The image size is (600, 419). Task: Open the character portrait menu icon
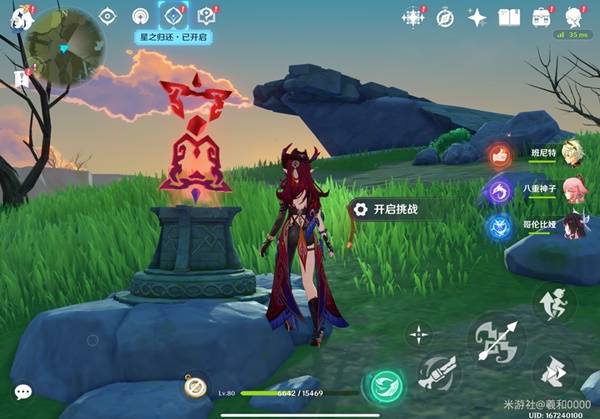[x=574, y=17]
